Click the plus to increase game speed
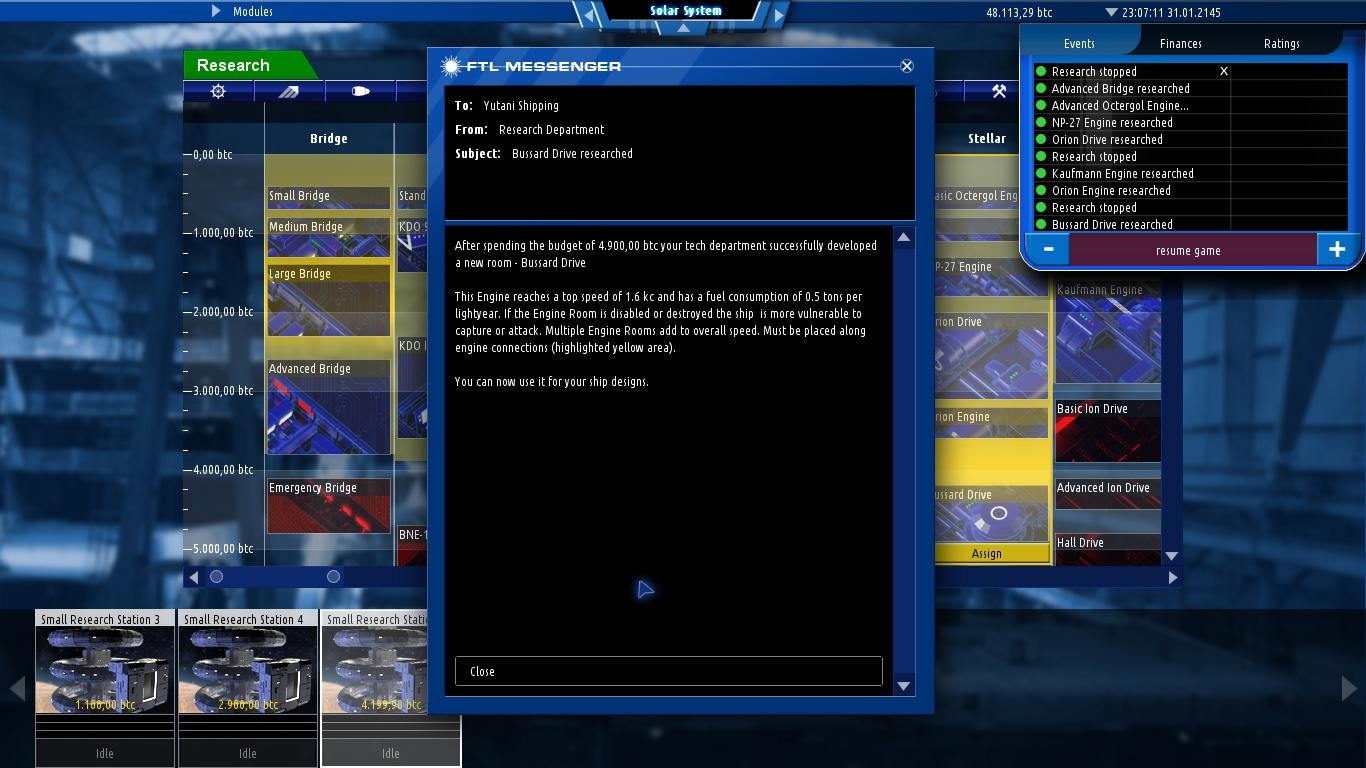The image size is (1366, 768). tap(1337, 250)
